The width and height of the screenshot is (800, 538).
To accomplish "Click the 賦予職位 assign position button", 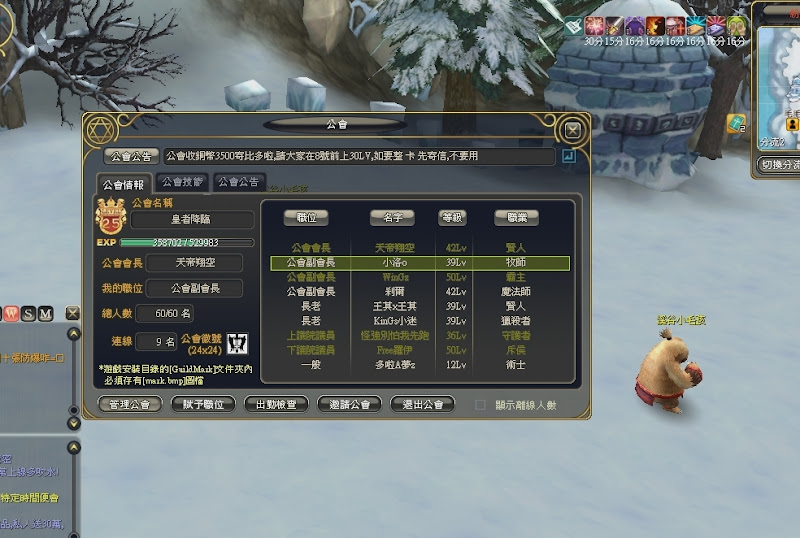I will 206,404.
